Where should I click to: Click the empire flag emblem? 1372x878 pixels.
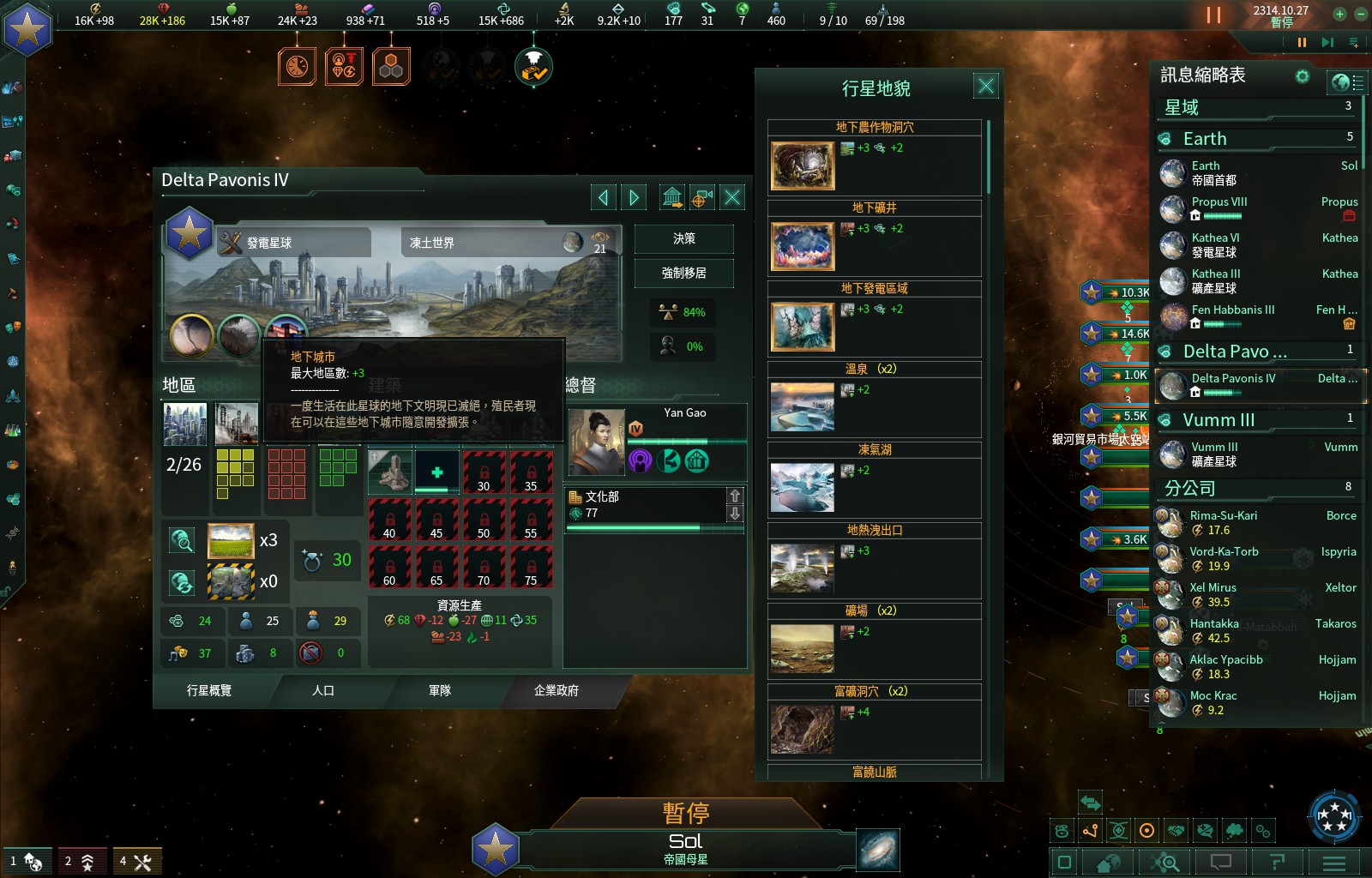click(27, 29)
